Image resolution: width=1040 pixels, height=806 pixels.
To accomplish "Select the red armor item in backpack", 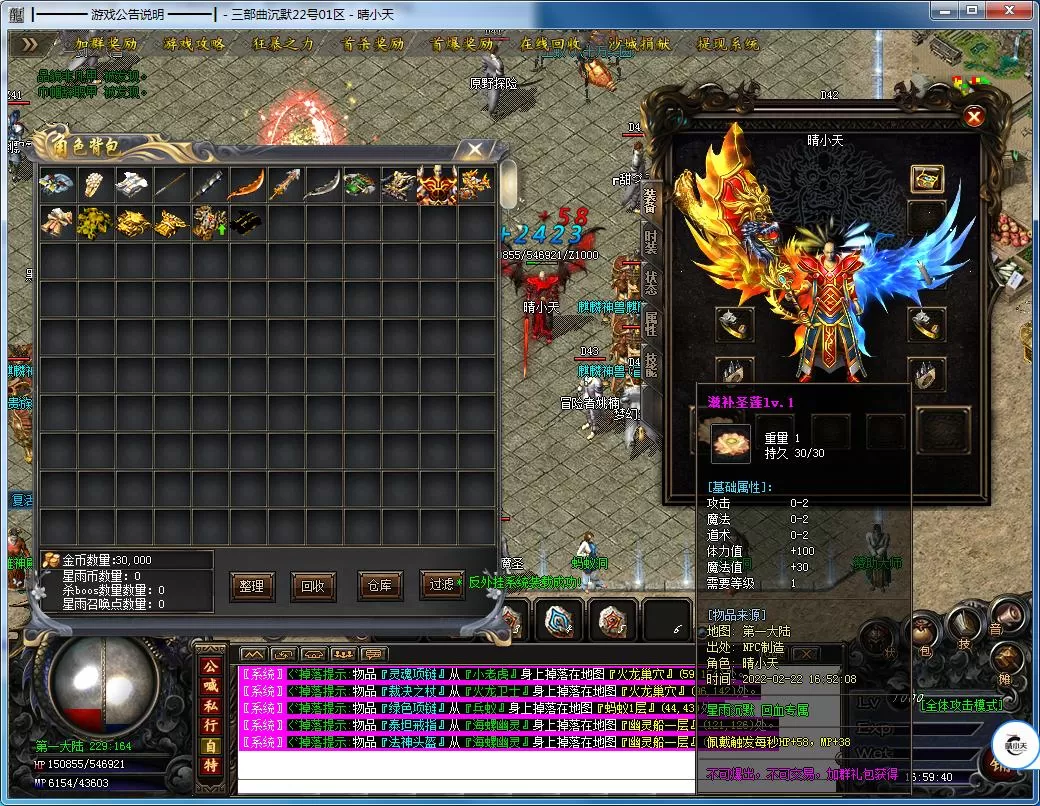I will [x=436, y=186].
